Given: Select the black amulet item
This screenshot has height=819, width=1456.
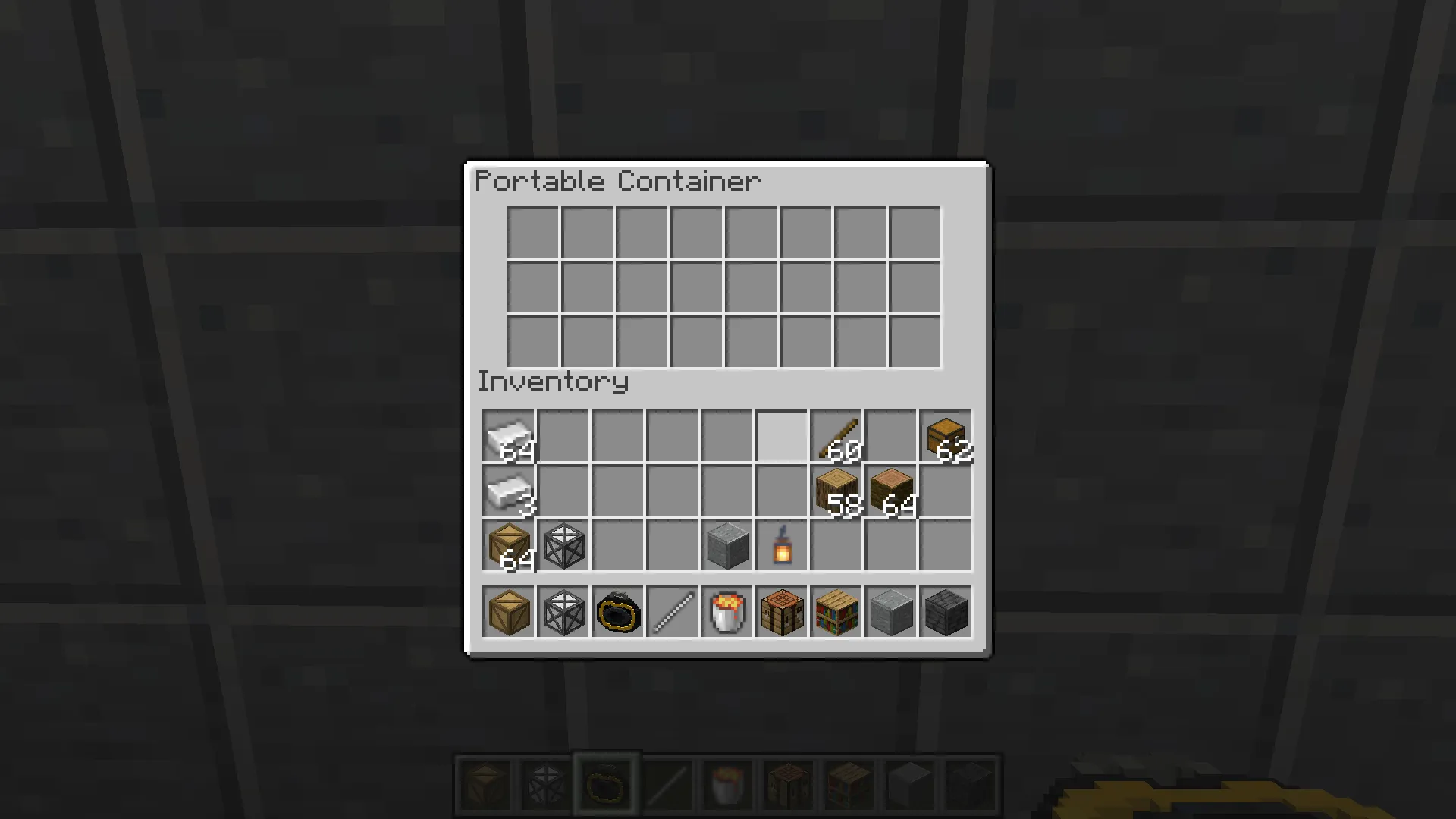Looking at the screenshot, I should pyautogui.click(x=617, y=612).
